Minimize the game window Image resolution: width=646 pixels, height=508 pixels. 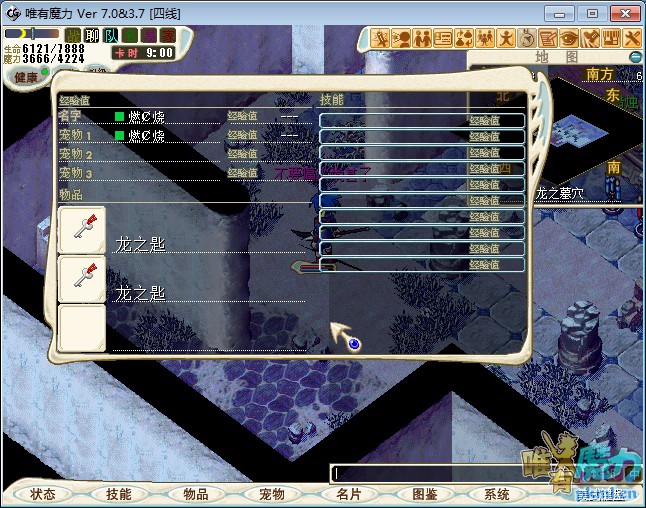pyautogui.click(x=566, y=13)
